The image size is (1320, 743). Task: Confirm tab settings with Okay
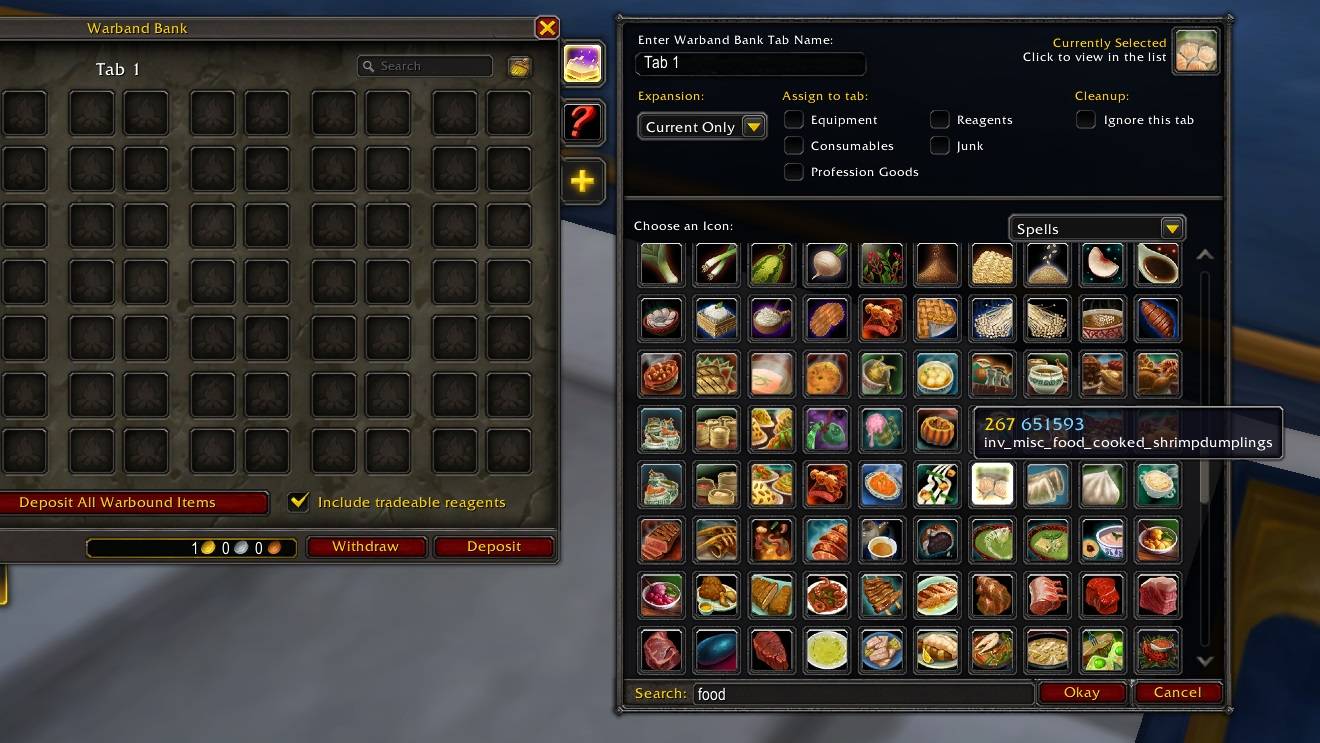coord(1082,692)
